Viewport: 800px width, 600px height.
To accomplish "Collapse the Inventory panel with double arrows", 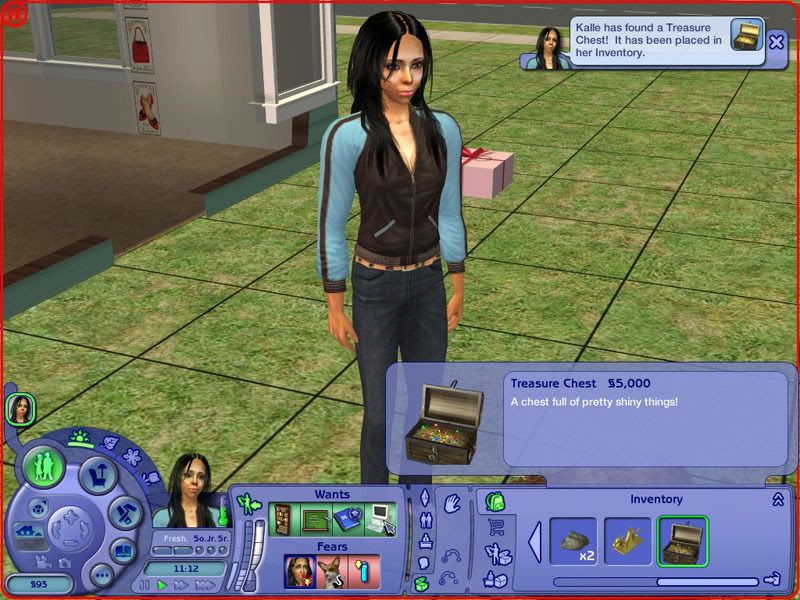I will coord(777,499).
